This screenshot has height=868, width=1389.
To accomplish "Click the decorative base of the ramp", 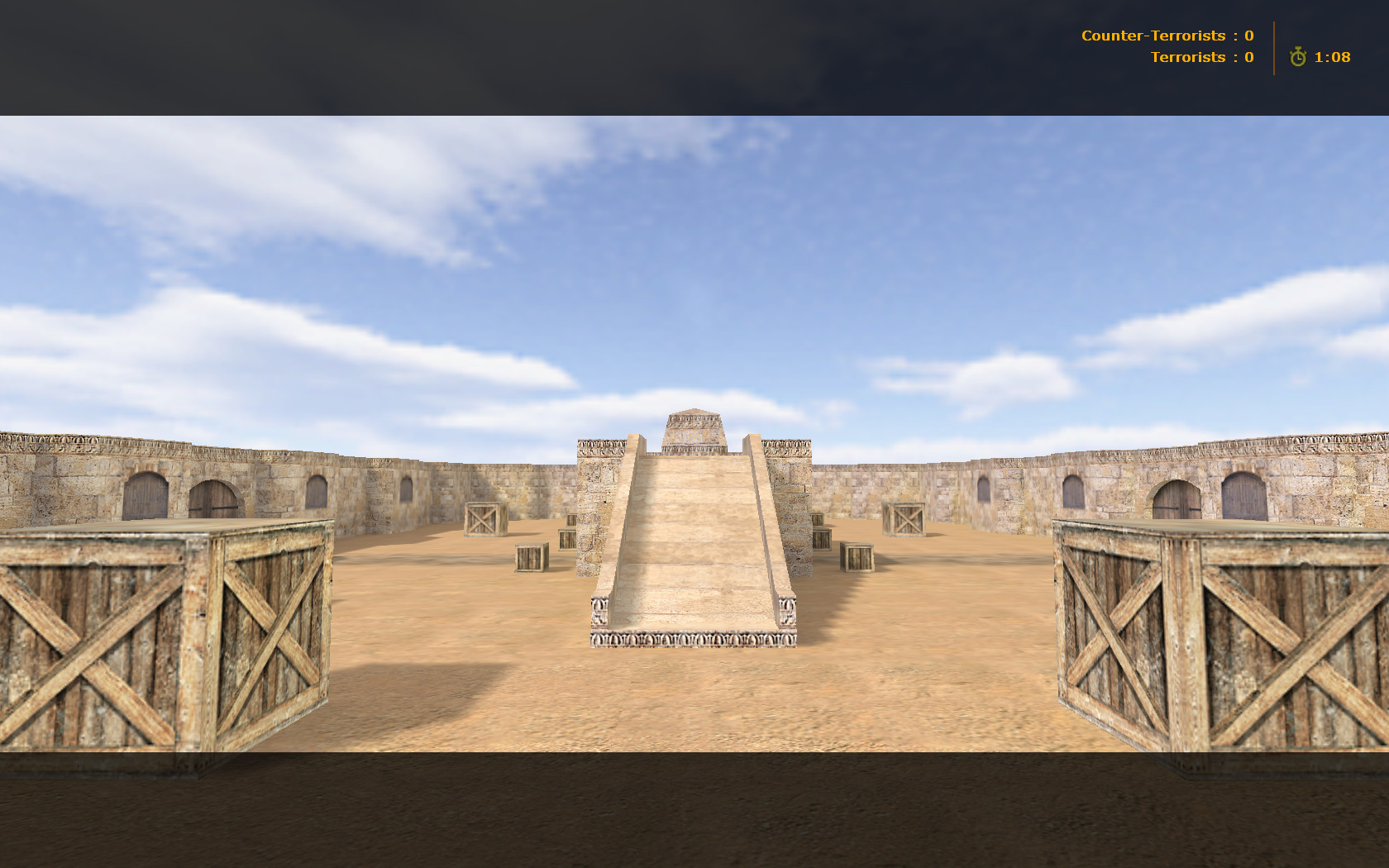I will click(693, 639).
